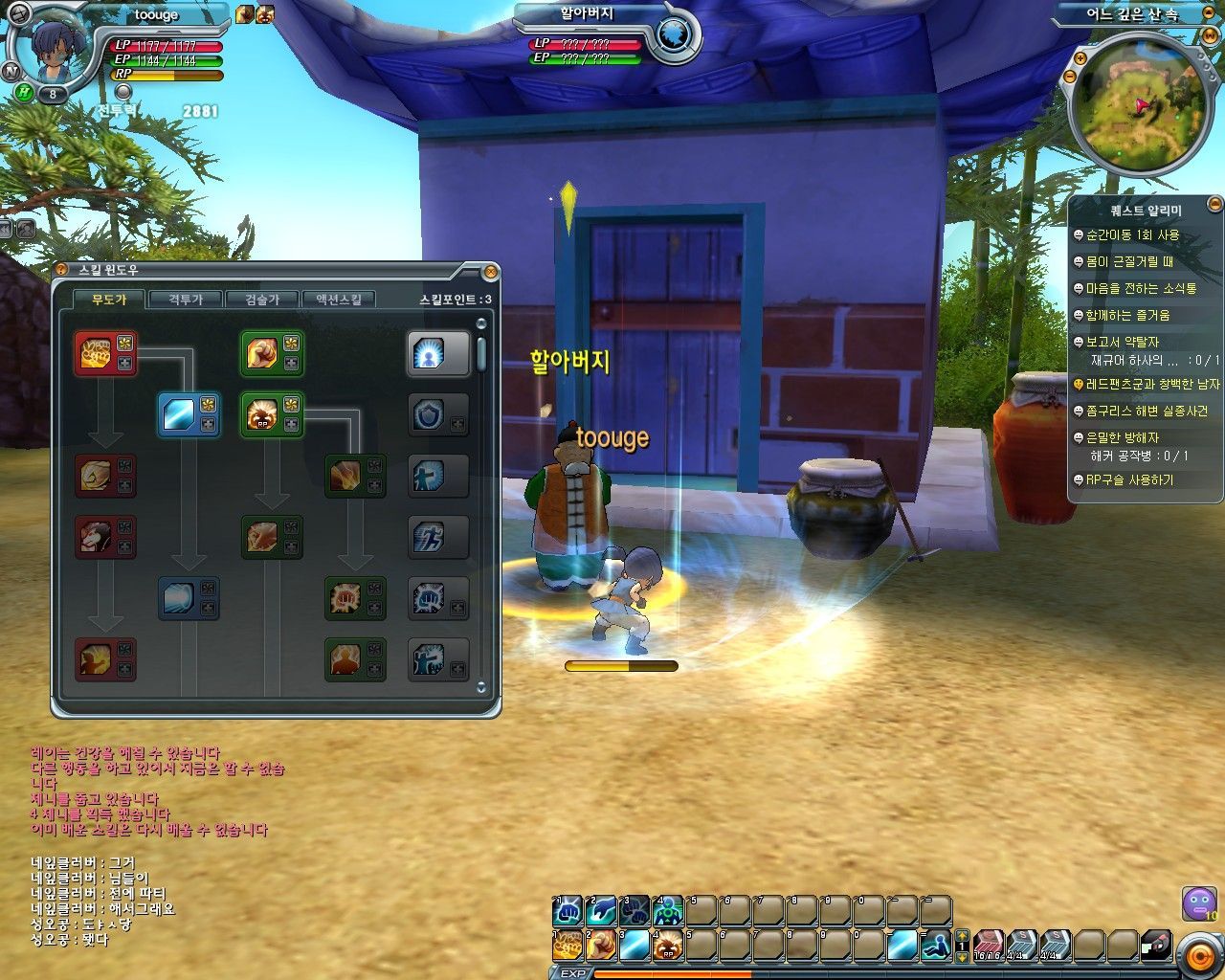Viewport: 1225px width, 980px height.
Task: Use the red capsule item showing 16/16
Action: (x=988, y=945)
